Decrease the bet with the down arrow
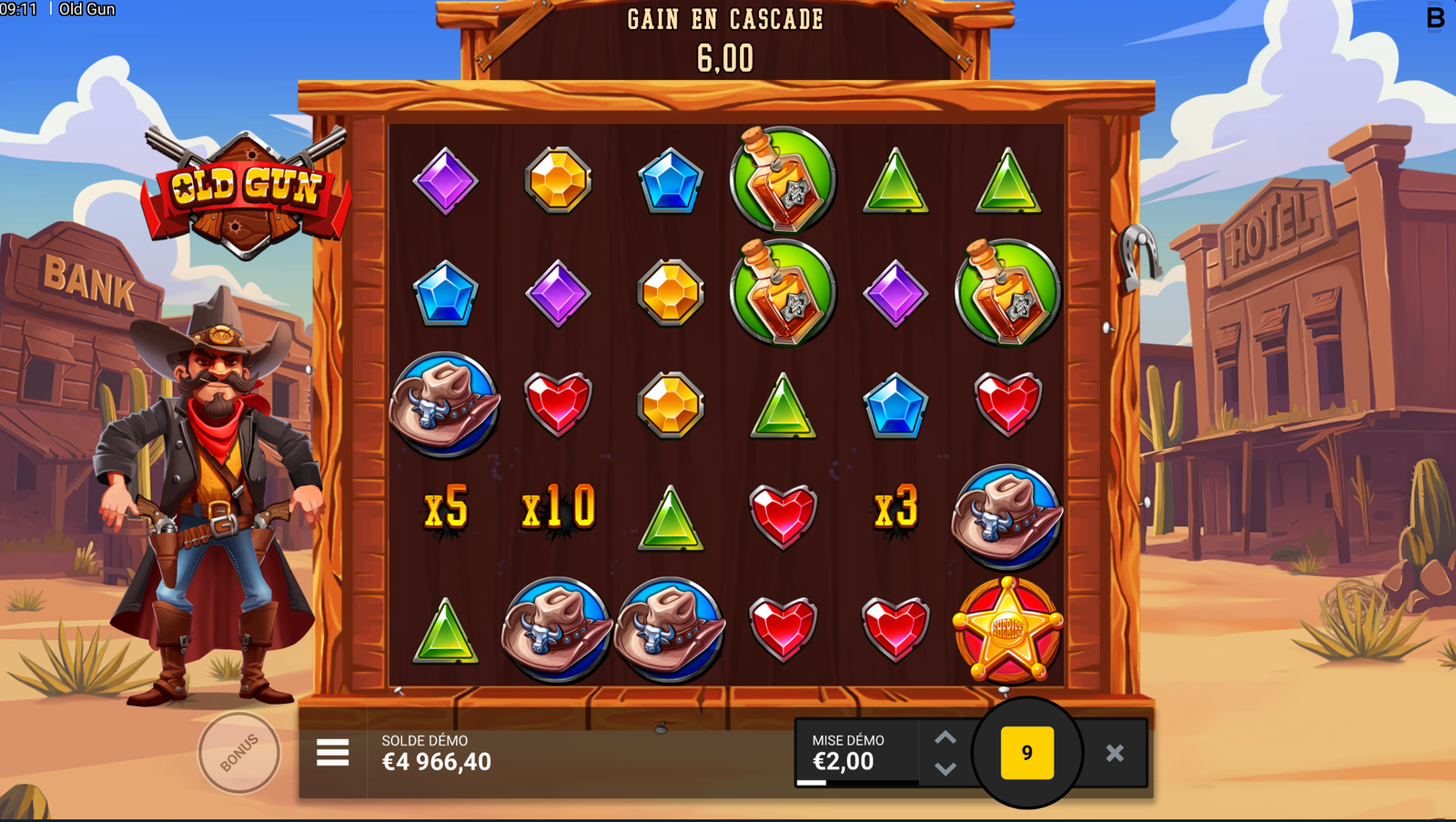 coord(945,769)
